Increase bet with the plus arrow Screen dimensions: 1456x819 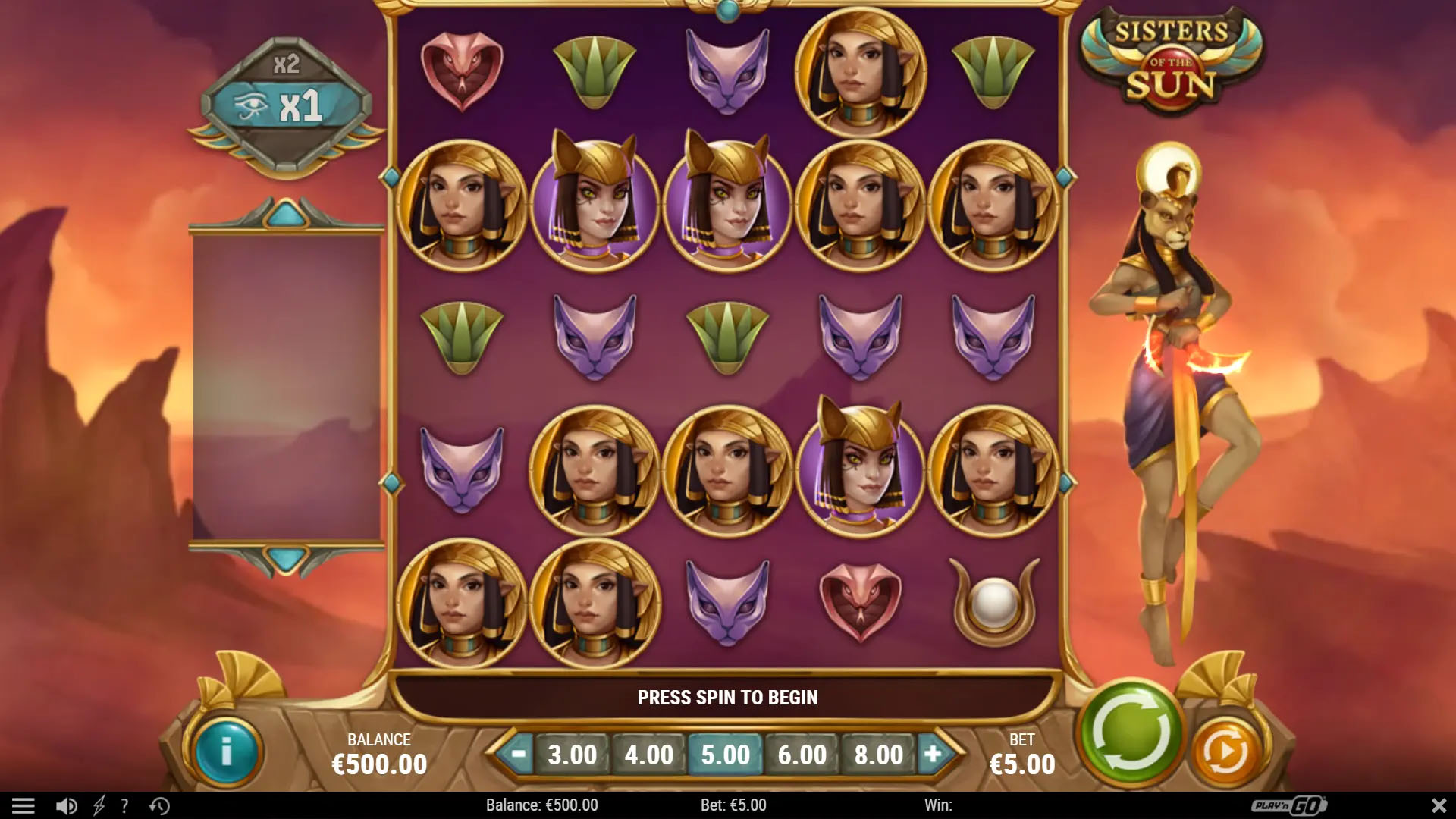click(x=934, y=754)
